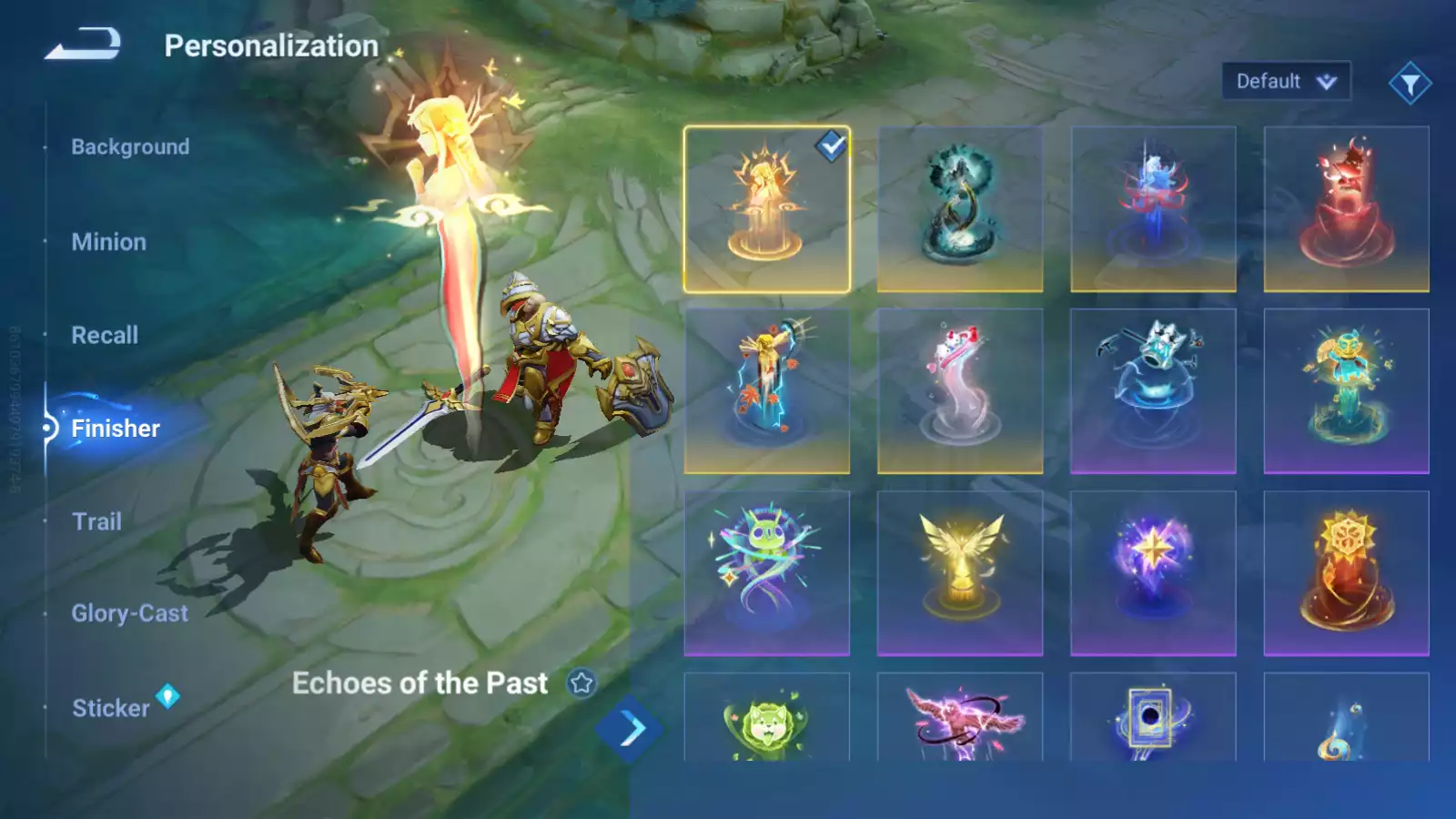Screen dimensions: 1456x819
Task: Go back using the return arrow
Action: [83, 44]
